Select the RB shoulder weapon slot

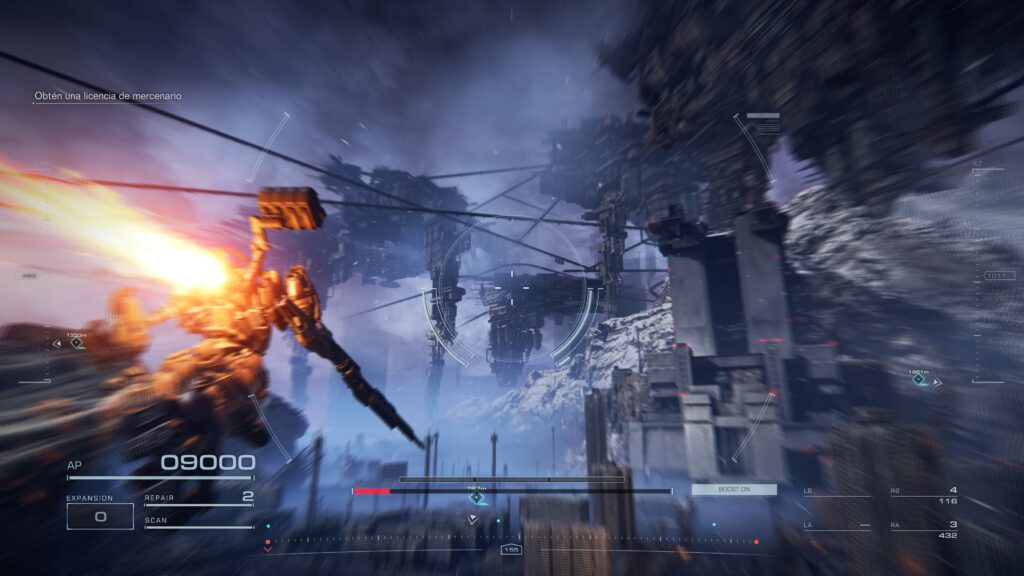924,494
